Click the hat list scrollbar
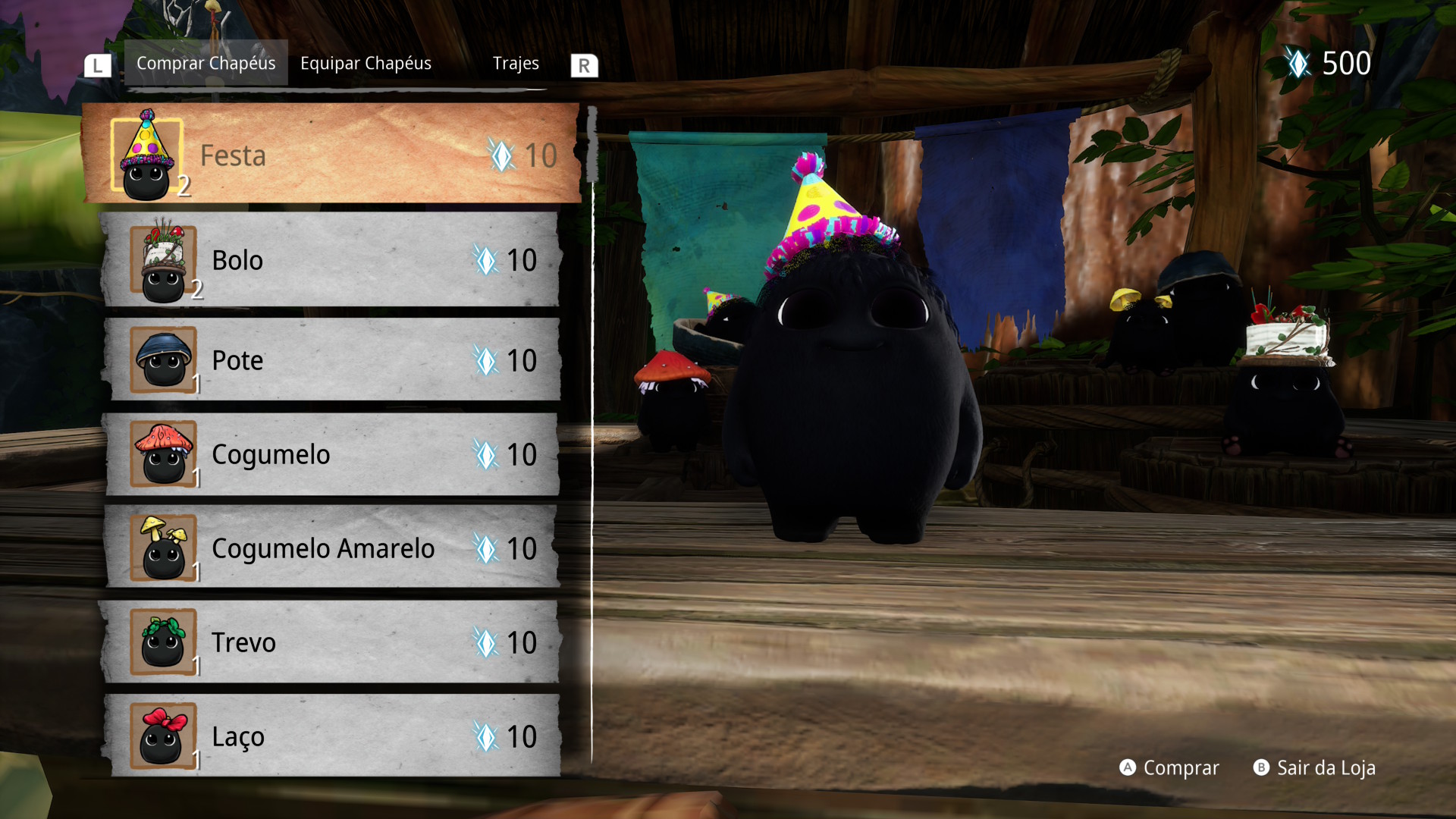 click(592, 146)
